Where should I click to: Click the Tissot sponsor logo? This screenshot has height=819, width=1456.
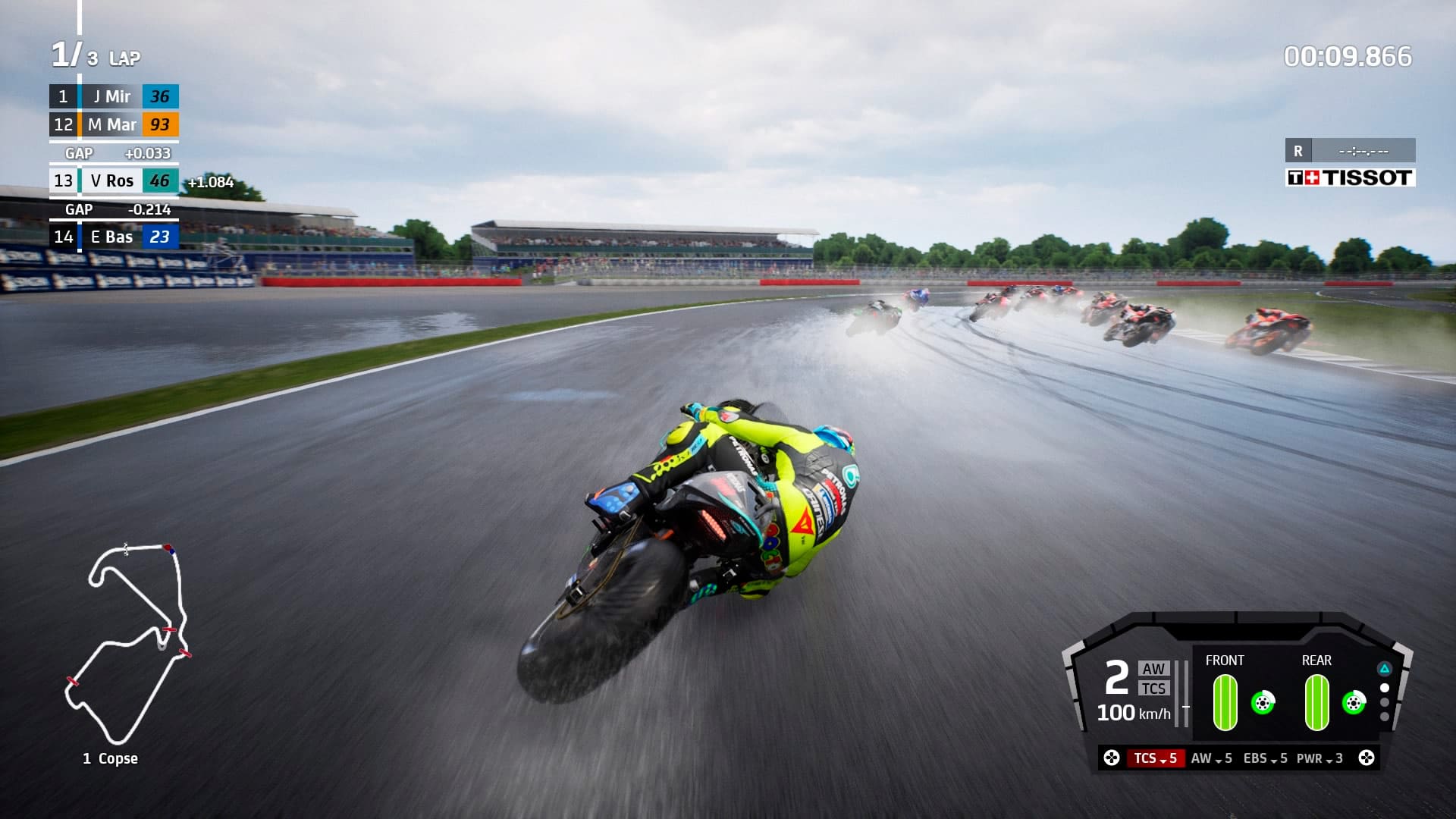pos(1351,177)
